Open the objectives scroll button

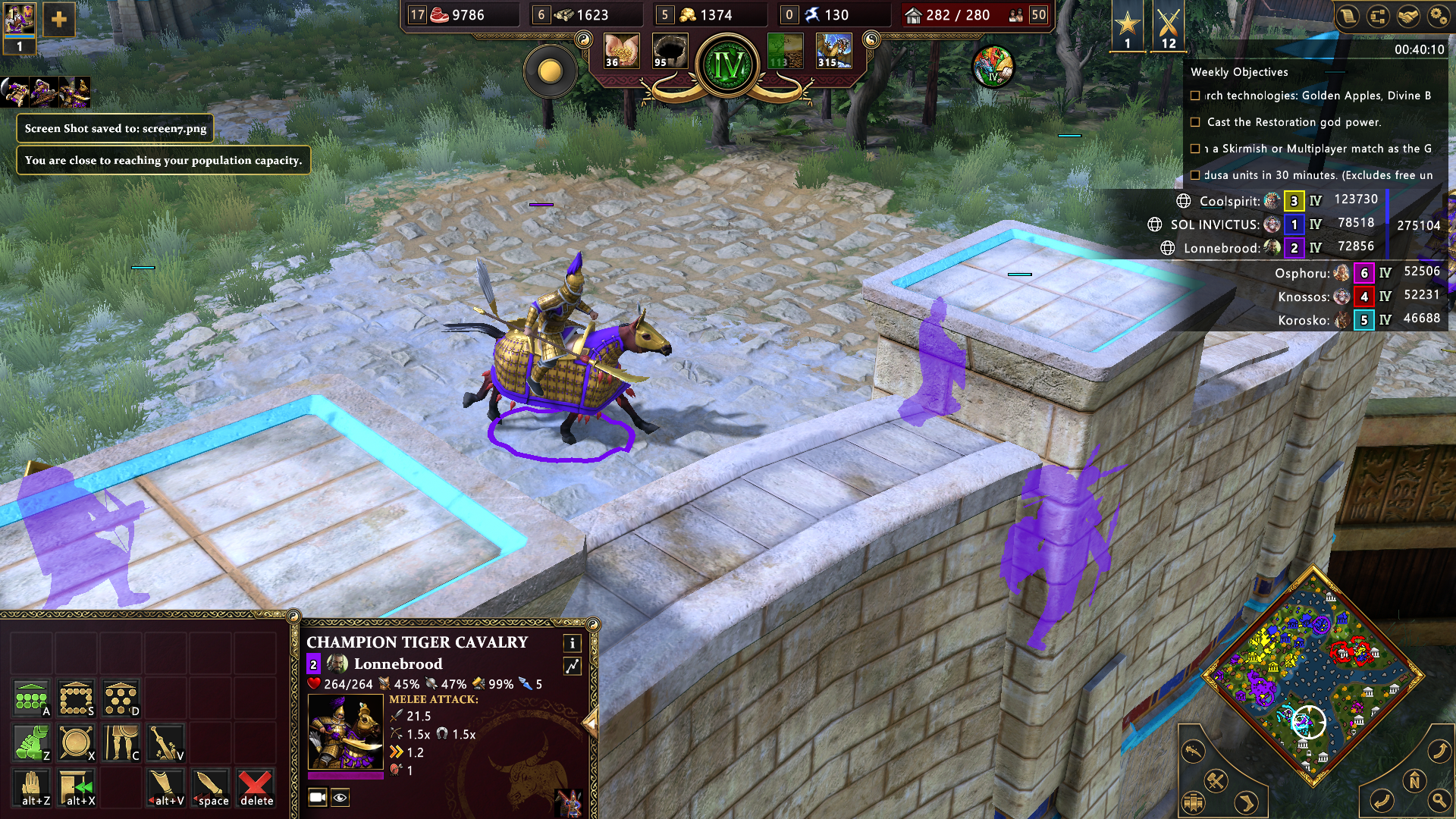[x=1348, y=17]
